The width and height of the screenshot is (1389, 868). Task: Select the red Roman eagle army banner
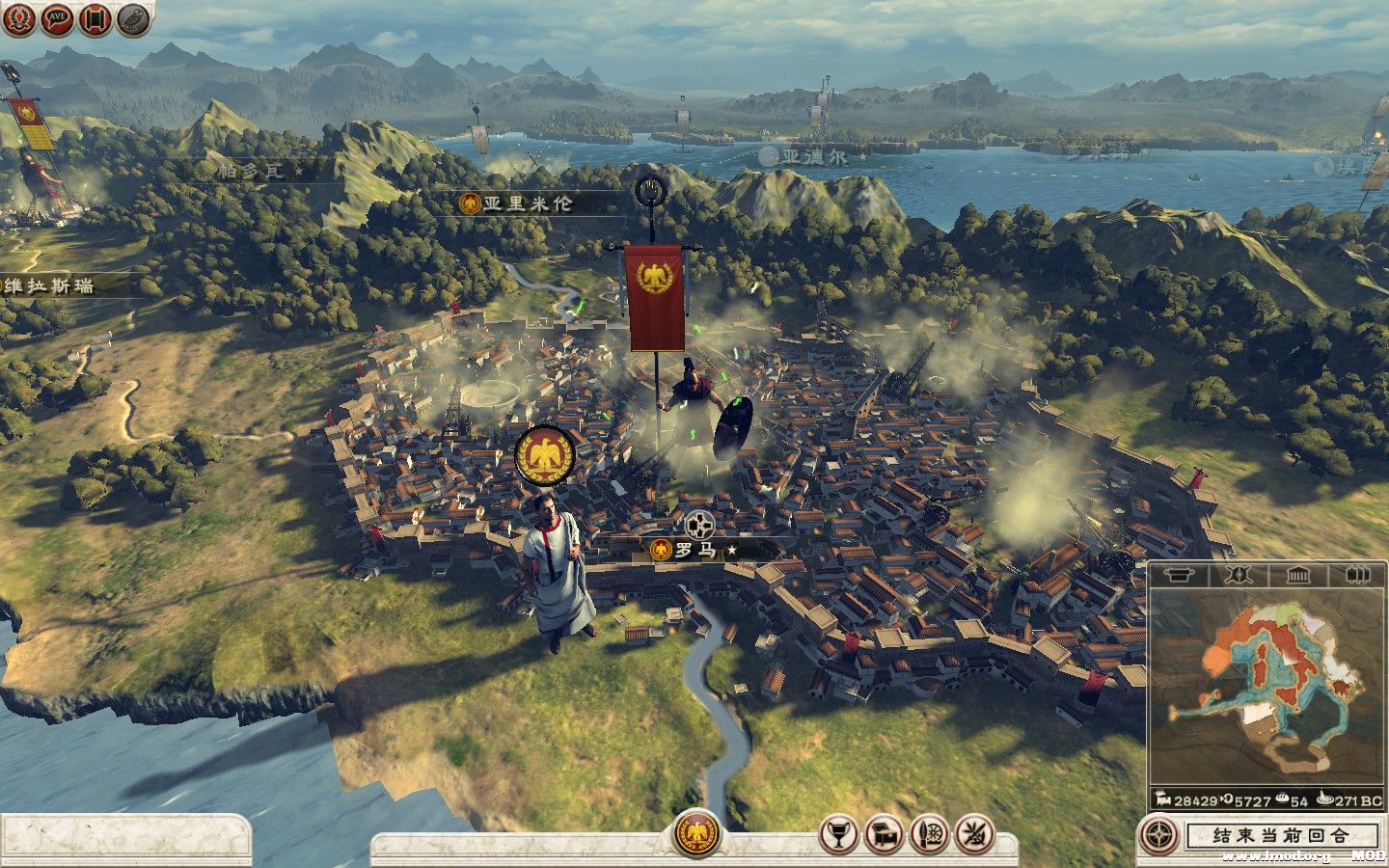pos(656,297)
